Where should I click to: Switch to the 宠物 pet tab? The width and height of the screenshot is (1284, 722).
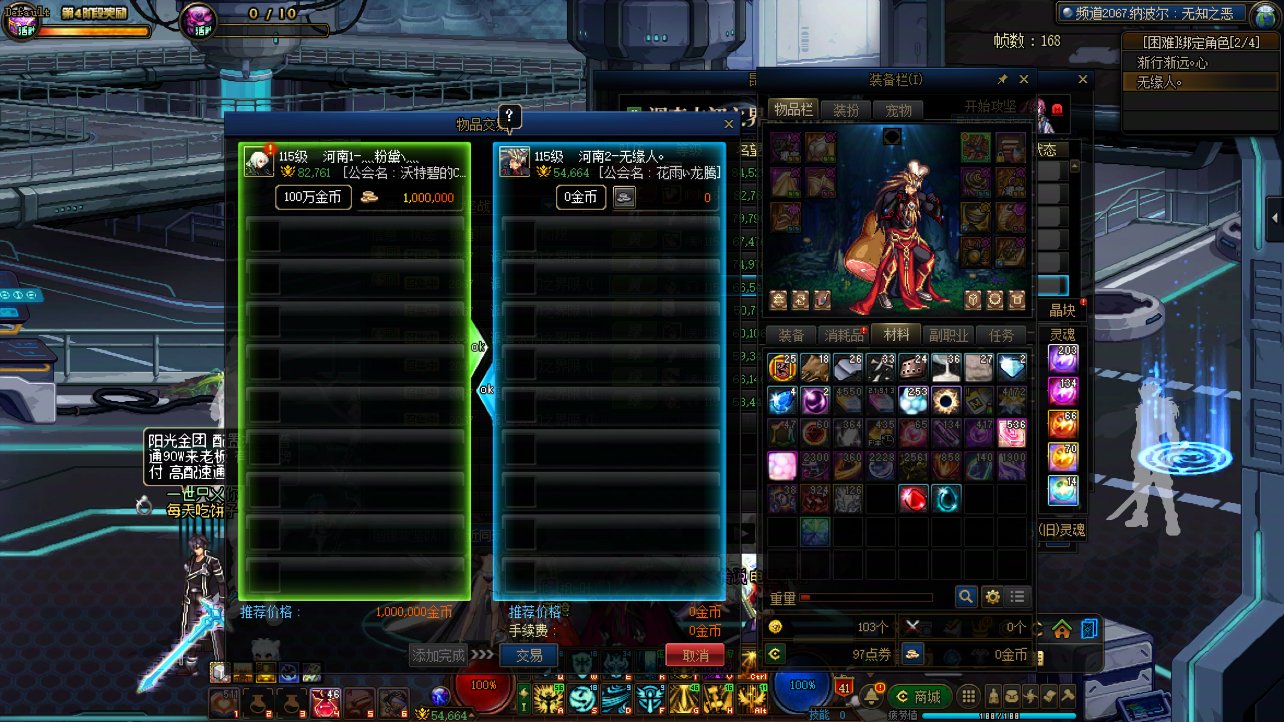click(898, 110)
